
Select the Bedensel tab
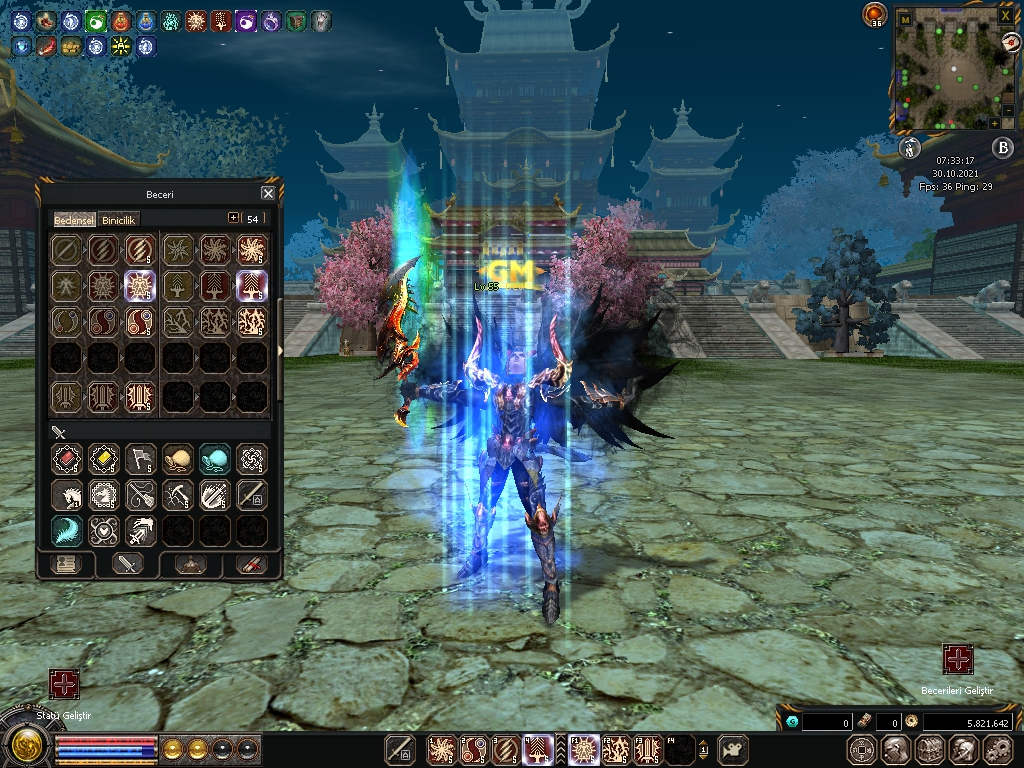75,219
